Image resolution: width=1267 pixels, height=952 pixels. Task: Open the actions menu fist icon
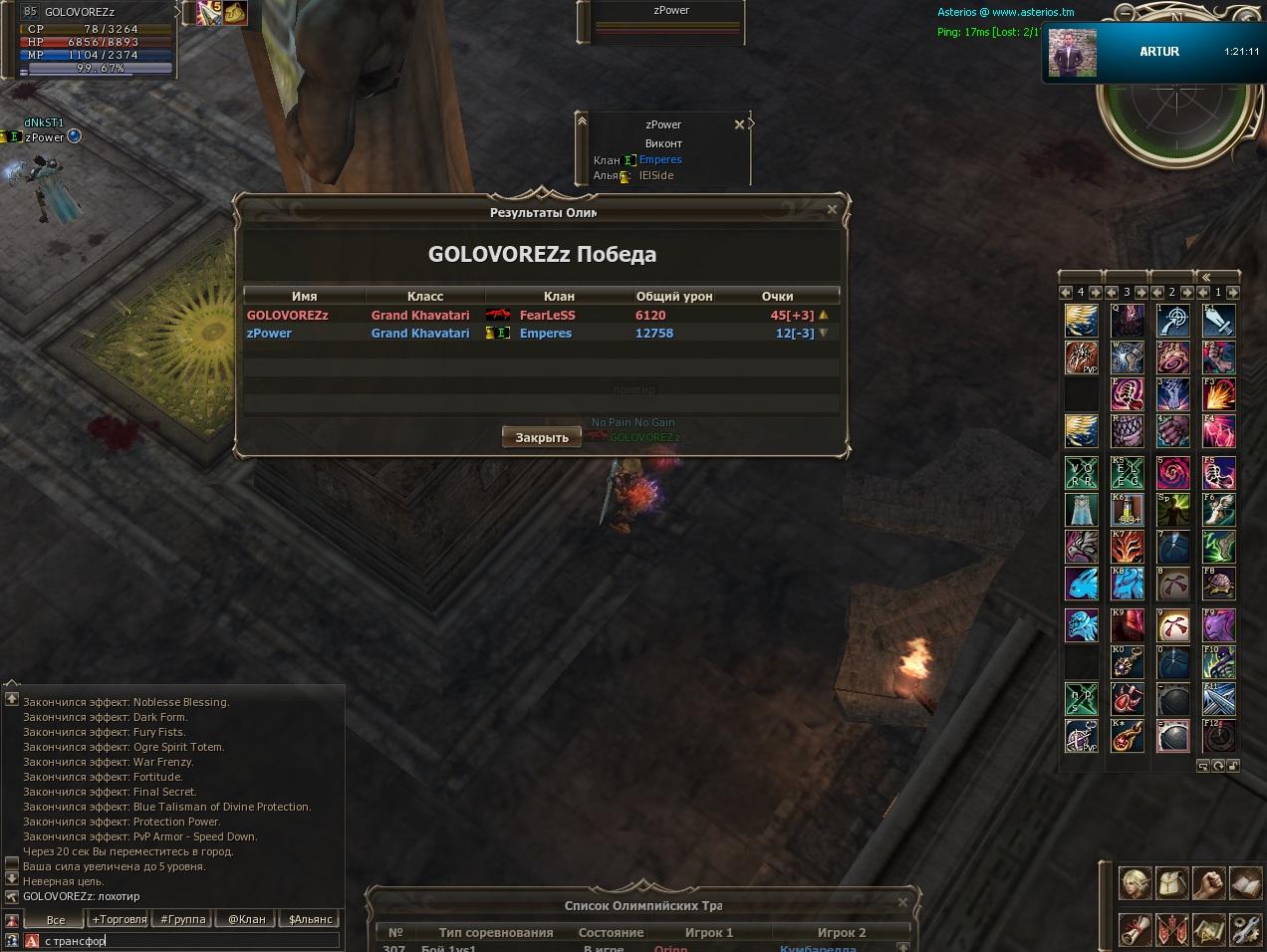click(1208, 883)
